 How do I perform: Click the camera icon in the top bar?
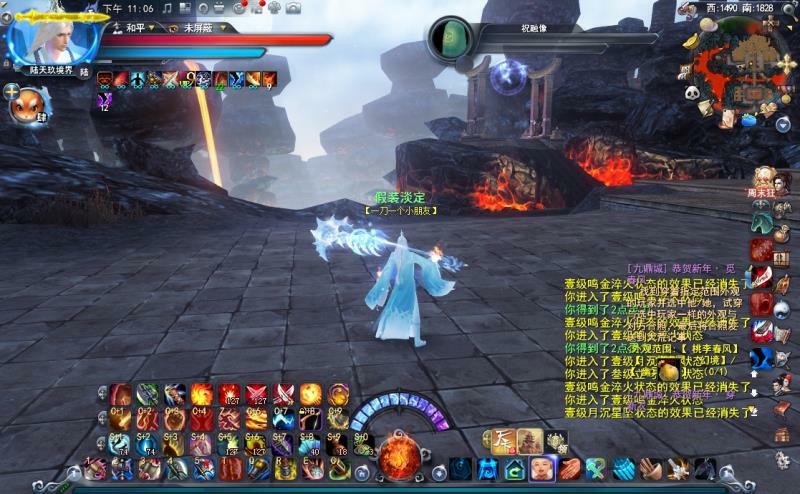click(293, 8)
